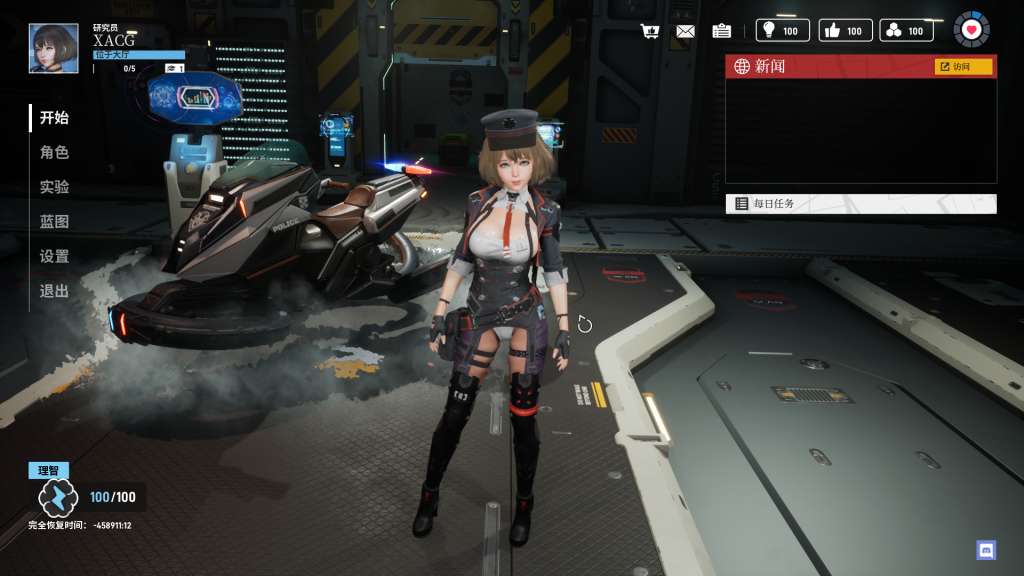Expand the 每日任务 (Daily Tasks) bar
Screen dimensions: 1024x576
[x=860, y=204]
